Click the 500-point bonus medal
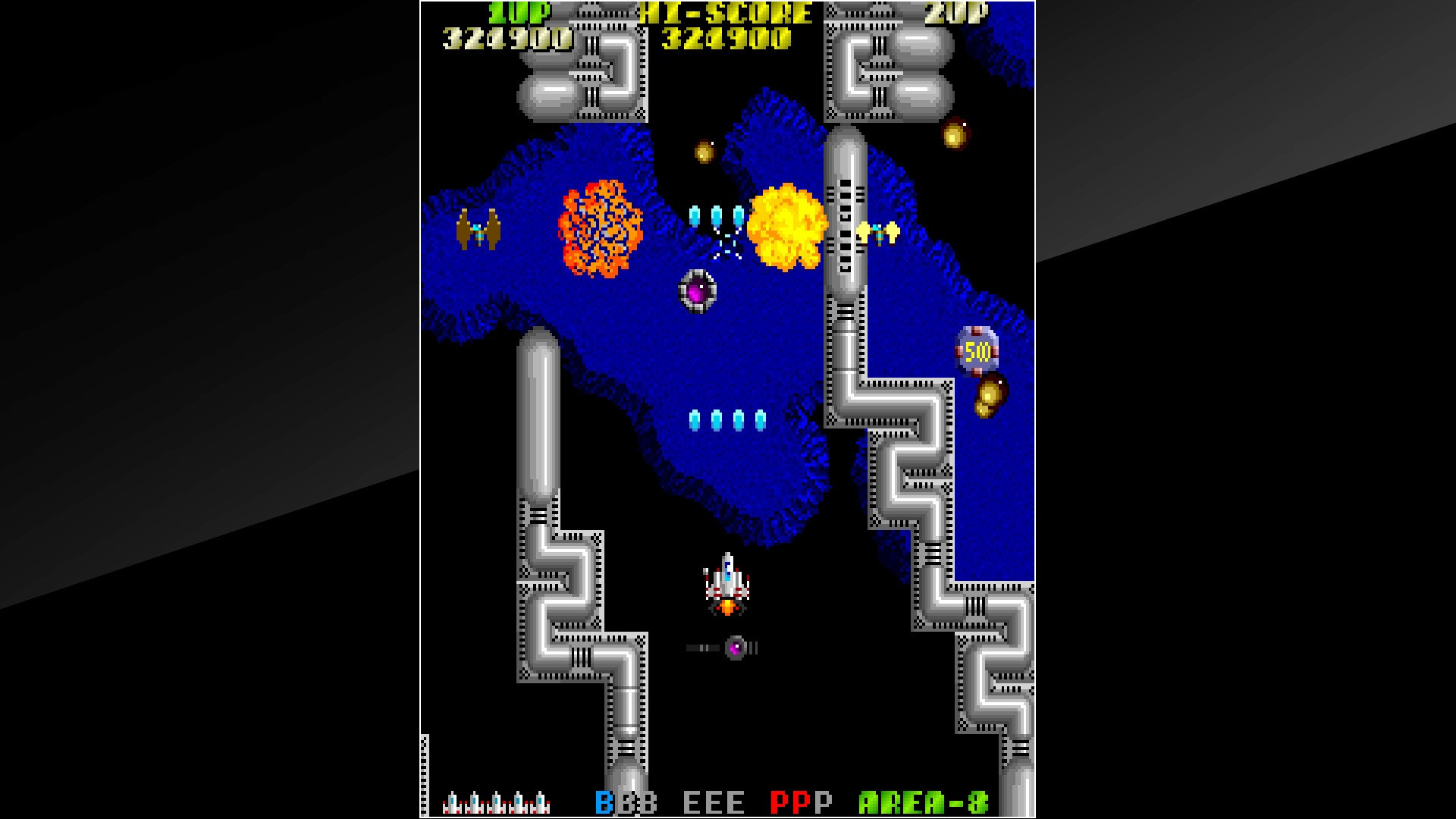The height and width of the screenshot is (819, 1456). [977, 350]
